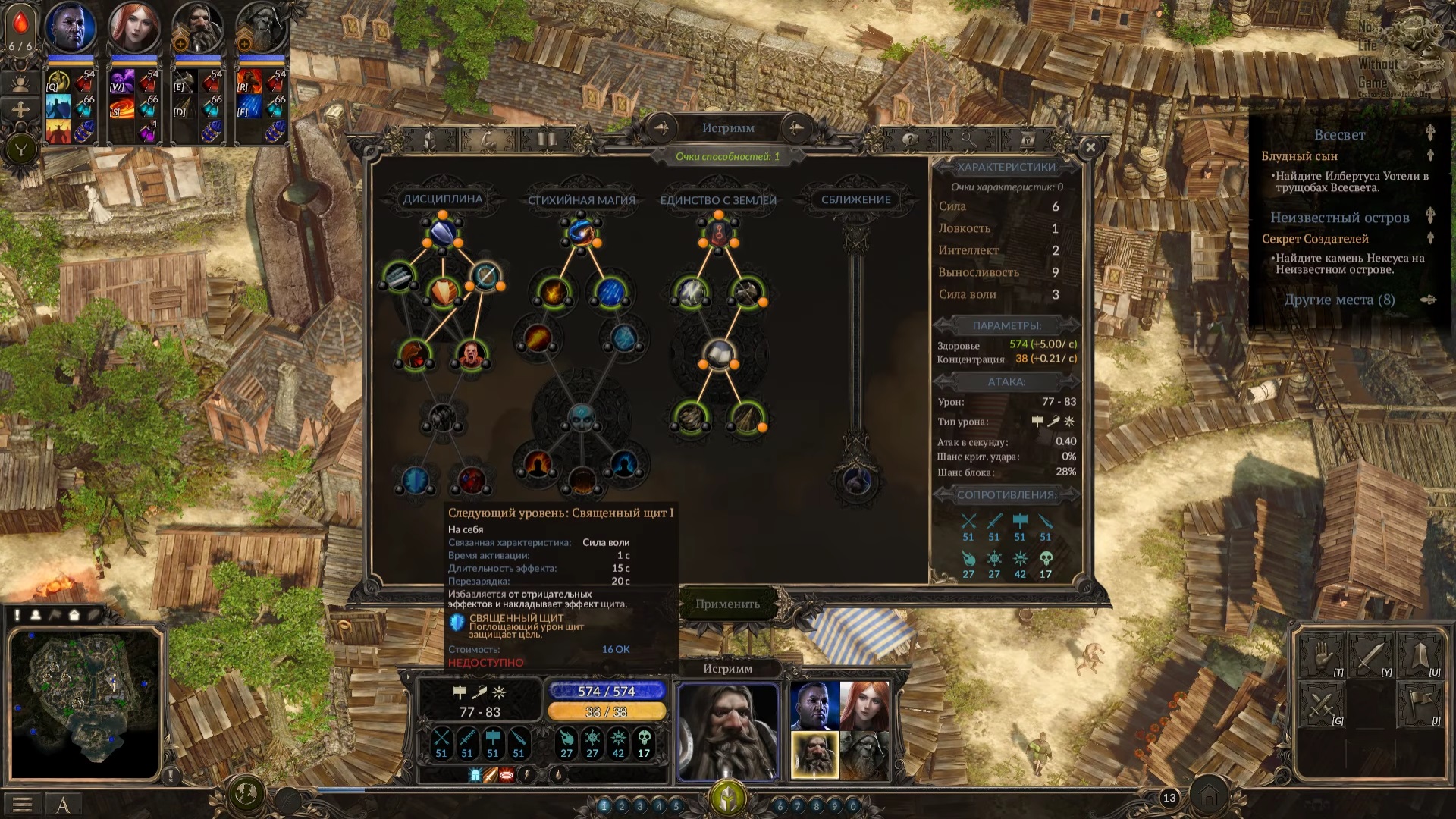Click the Применить (Apply) button

(727, 604)
